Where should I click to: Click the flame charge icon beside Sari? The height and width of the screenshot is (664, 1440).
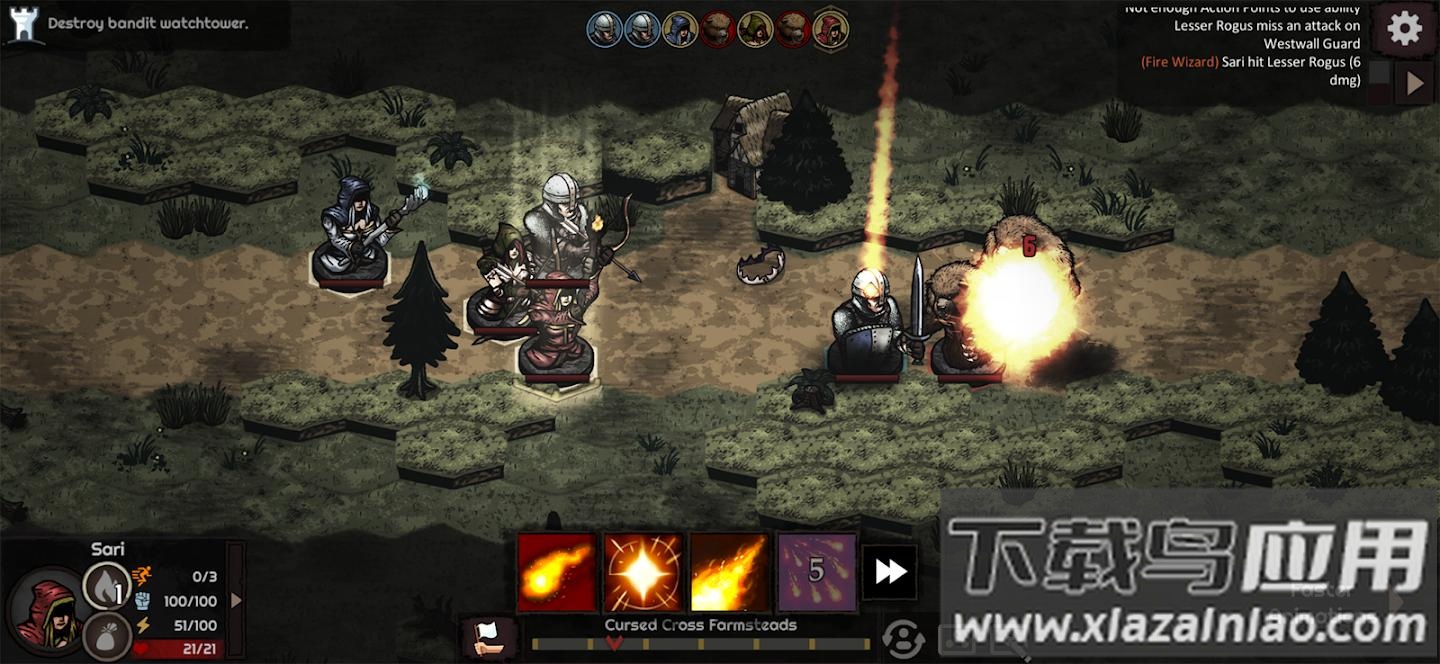coord(105,586)
